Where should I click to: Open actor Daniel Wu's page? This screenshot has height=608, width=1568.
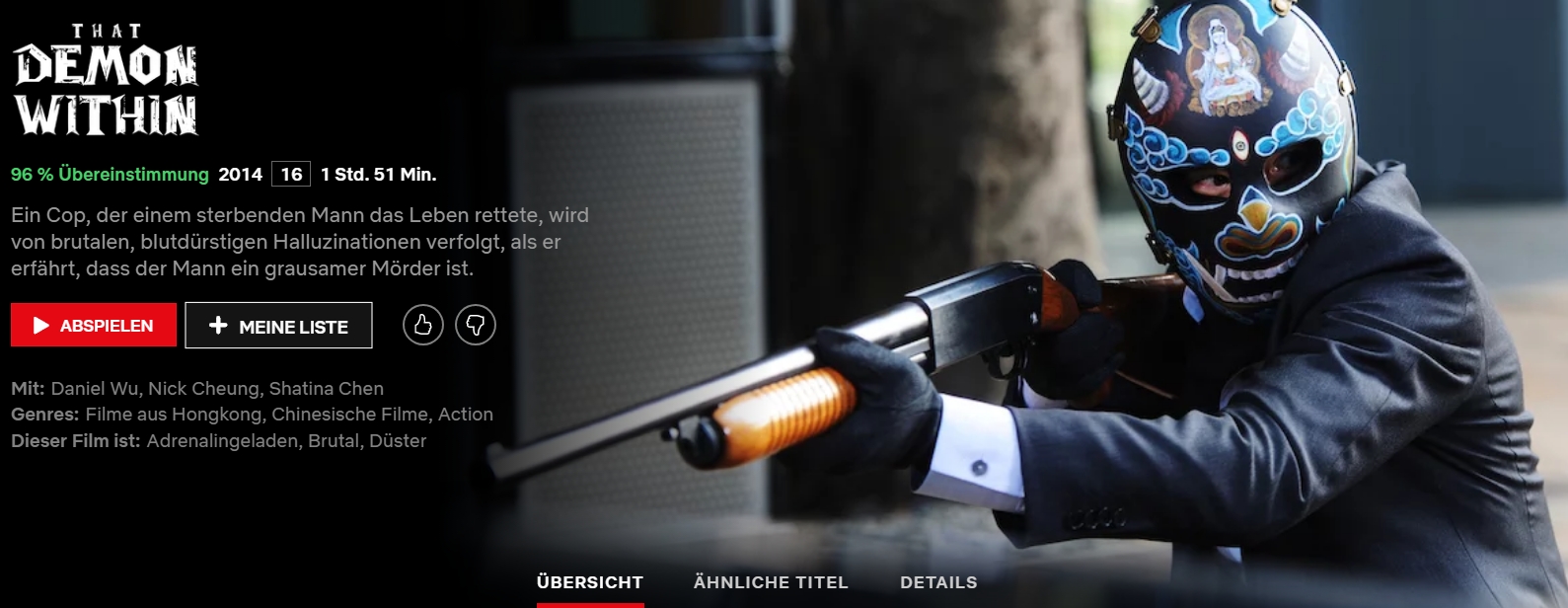(94, 389)
